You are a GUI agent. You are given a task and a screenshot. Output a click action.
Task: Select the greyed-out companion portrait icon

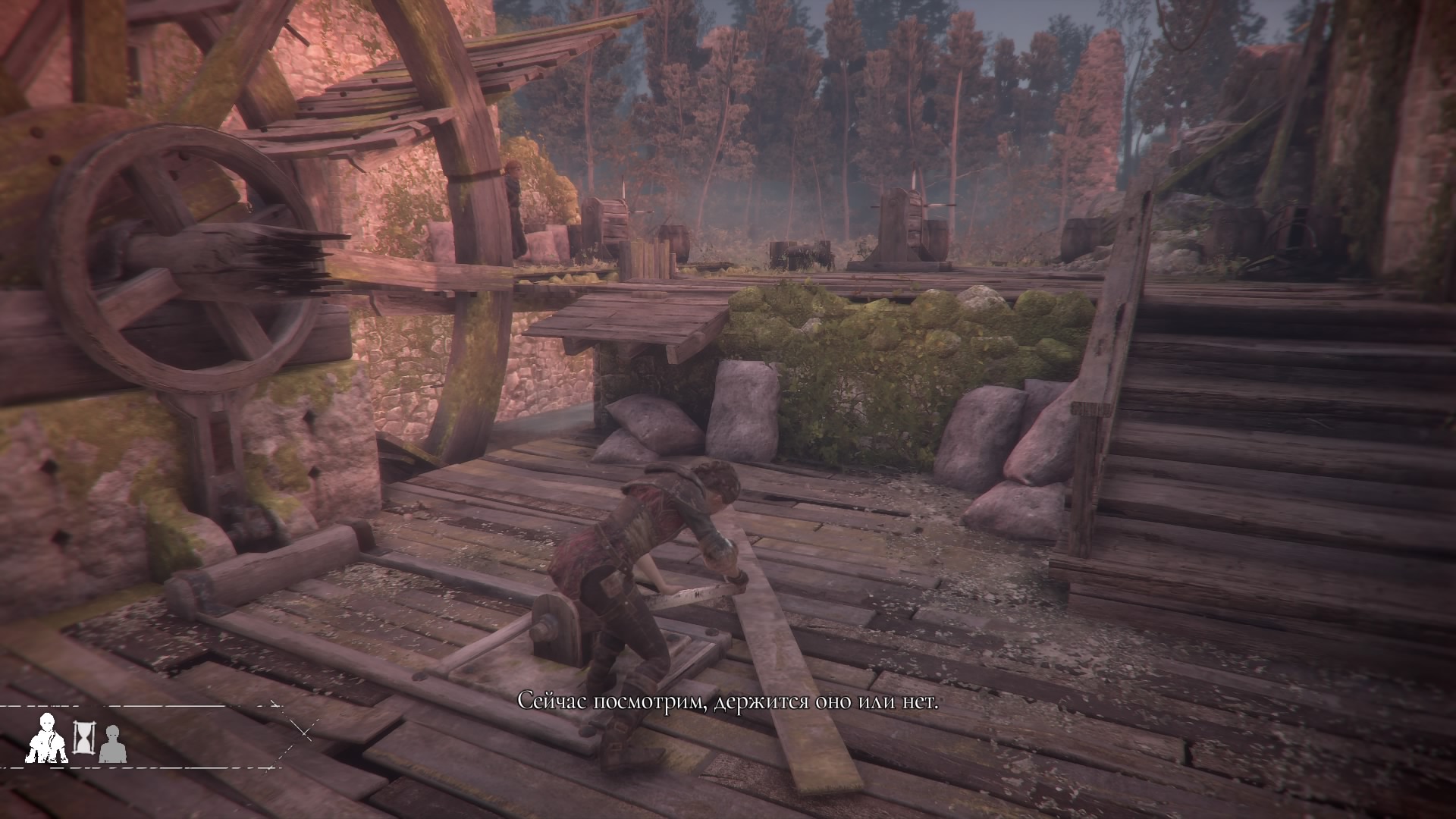[113, 743]
